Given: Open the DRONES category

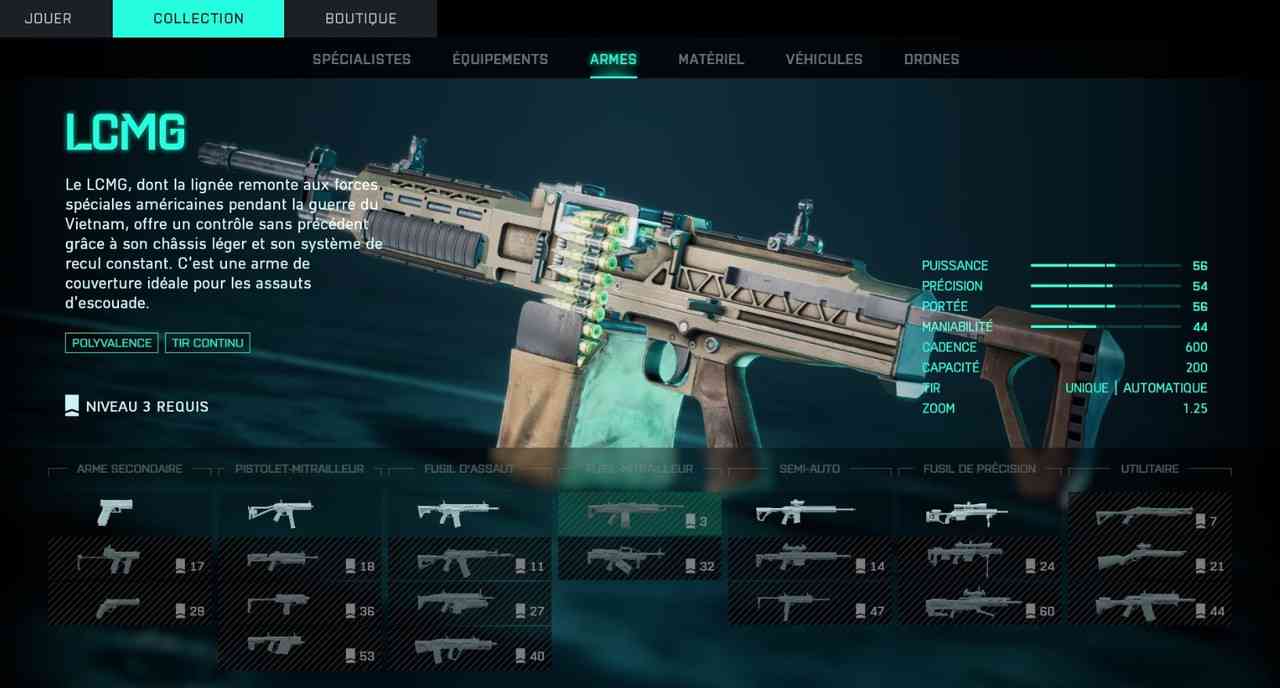Looking at the screenshot, I should click(931, 59).
